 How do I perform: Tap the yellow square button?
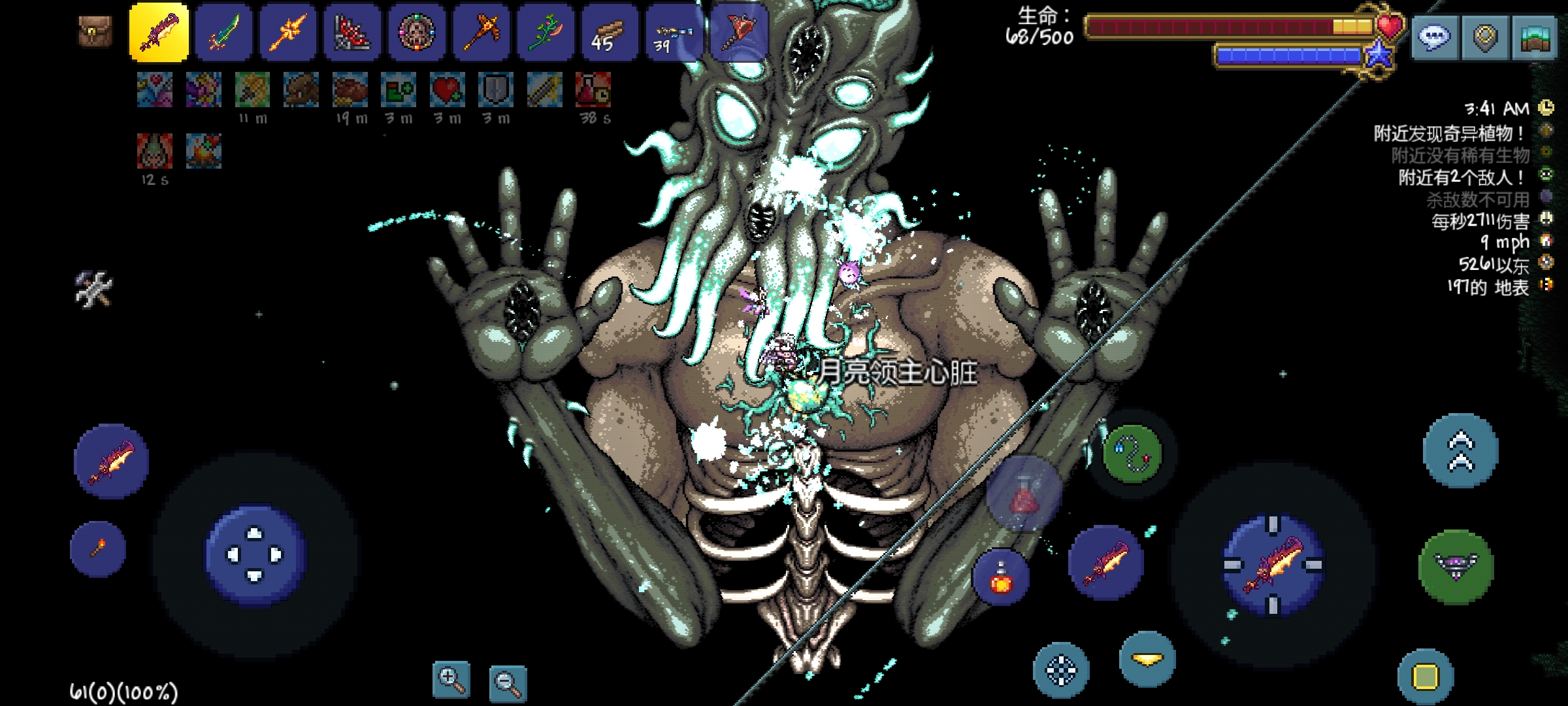click(x=1426, y=677)
